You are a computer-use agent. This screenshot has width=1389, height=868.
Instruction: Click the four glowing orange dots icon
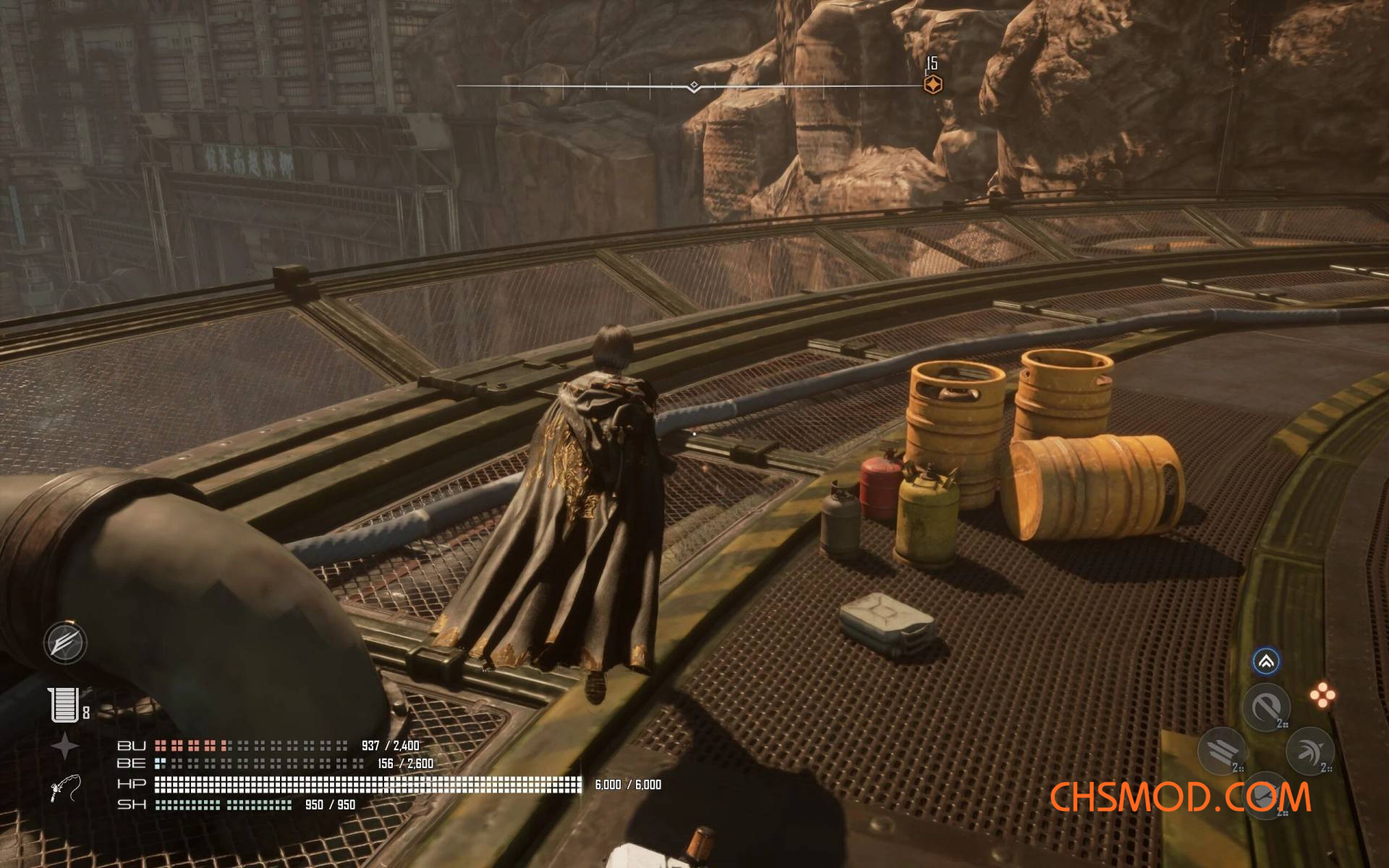coord(1322,695)
